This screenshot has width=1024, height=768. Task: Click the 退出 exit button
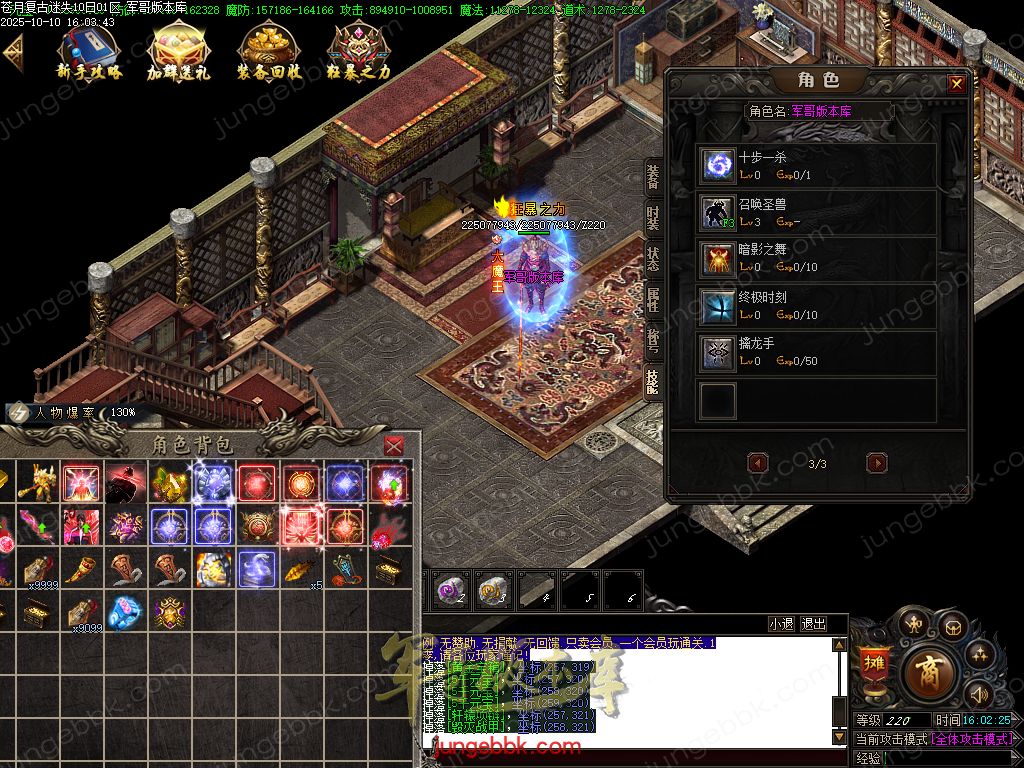[x=813, y=624]
